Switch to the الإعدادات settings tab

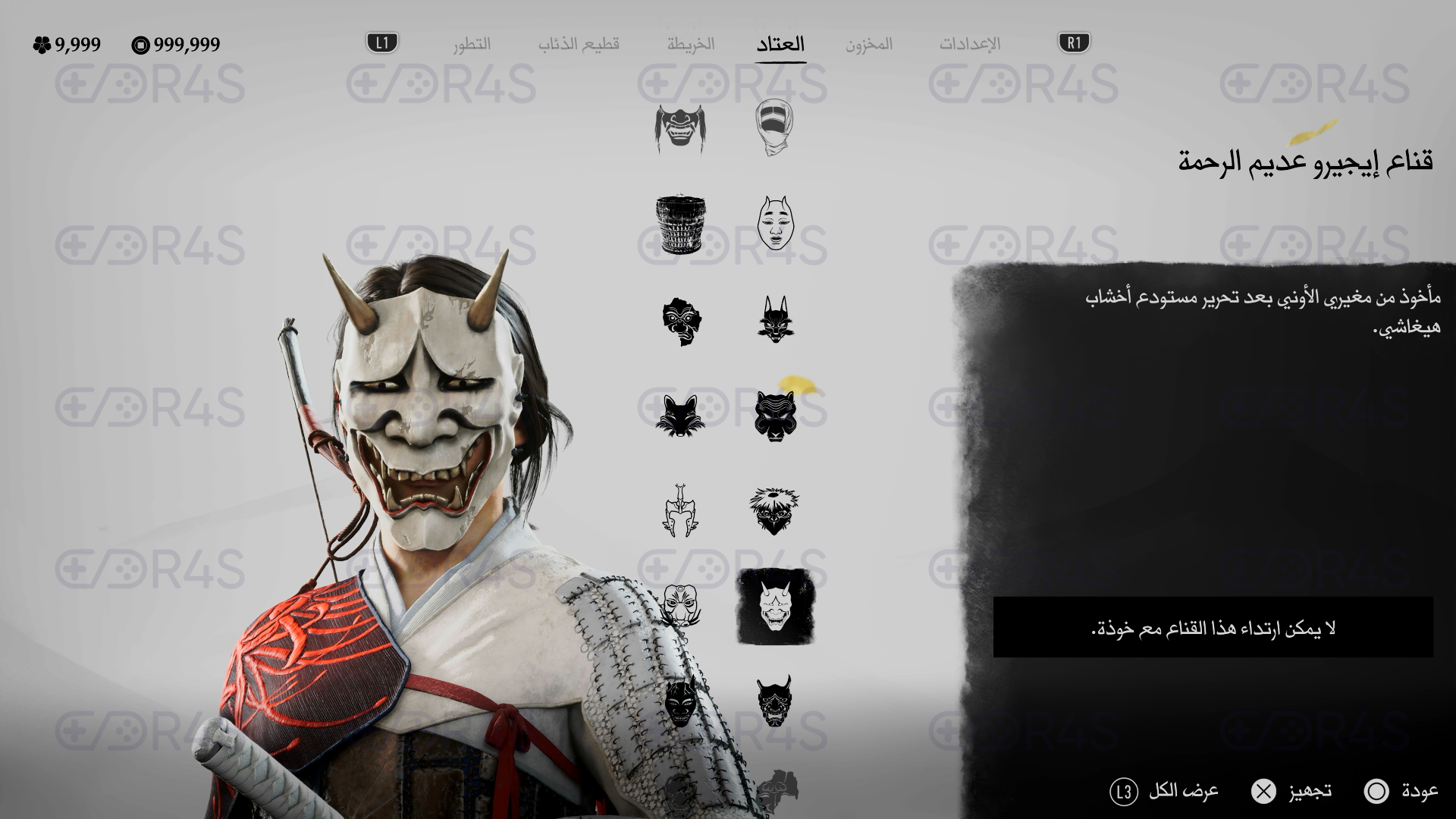970,44
